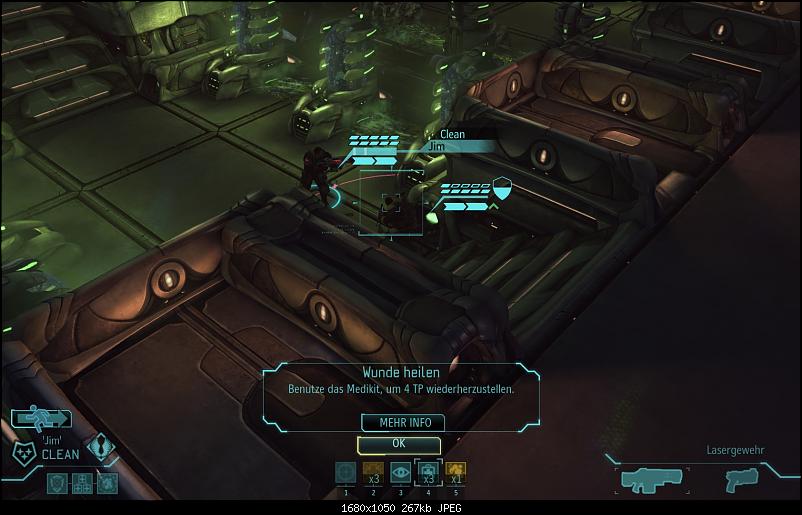The width and height of the screenshot is (802, 515).
Task: Select the Medikit ability in slot 4
Action: point(427,473)
